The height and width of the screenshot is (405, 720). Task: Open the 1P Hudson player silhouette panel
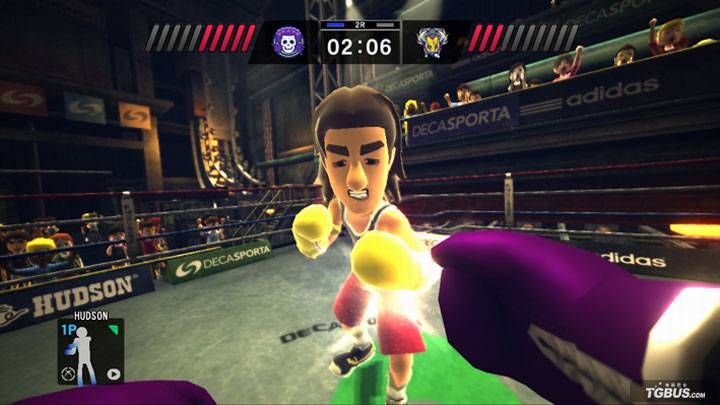tap(91, 352)
